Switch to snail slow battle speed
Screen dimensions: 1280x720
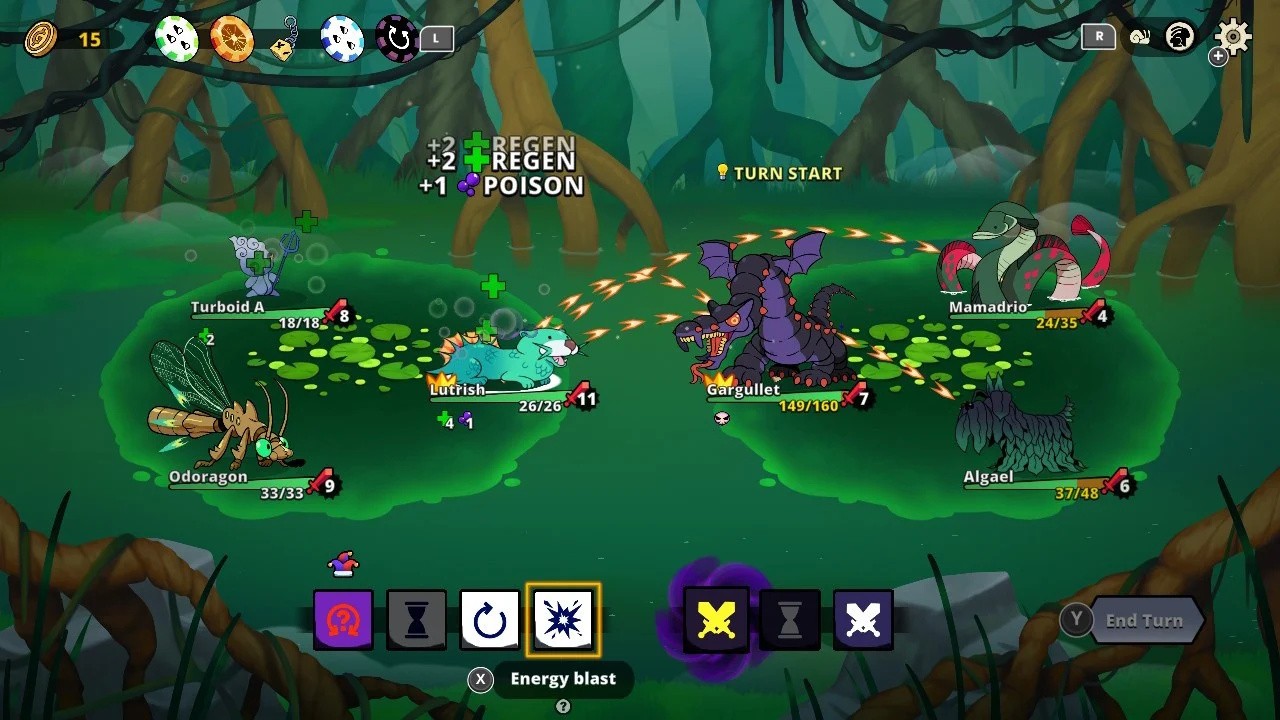click(1139, 38)
